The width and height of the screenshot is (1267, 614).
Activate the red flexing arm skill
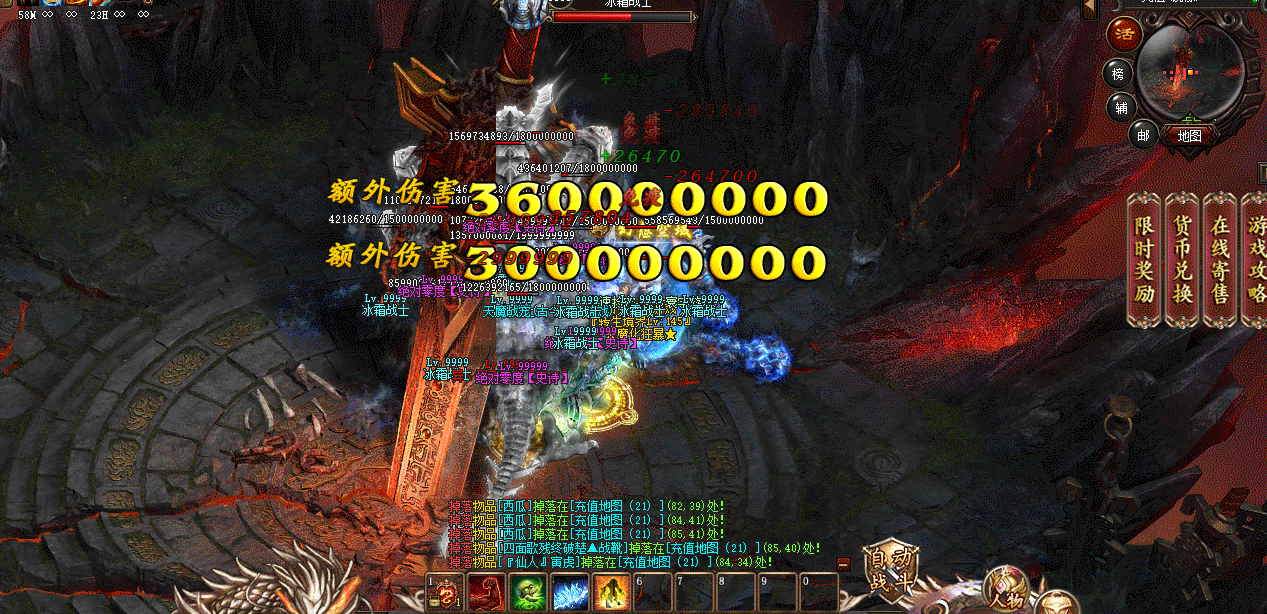pos(486,593)
